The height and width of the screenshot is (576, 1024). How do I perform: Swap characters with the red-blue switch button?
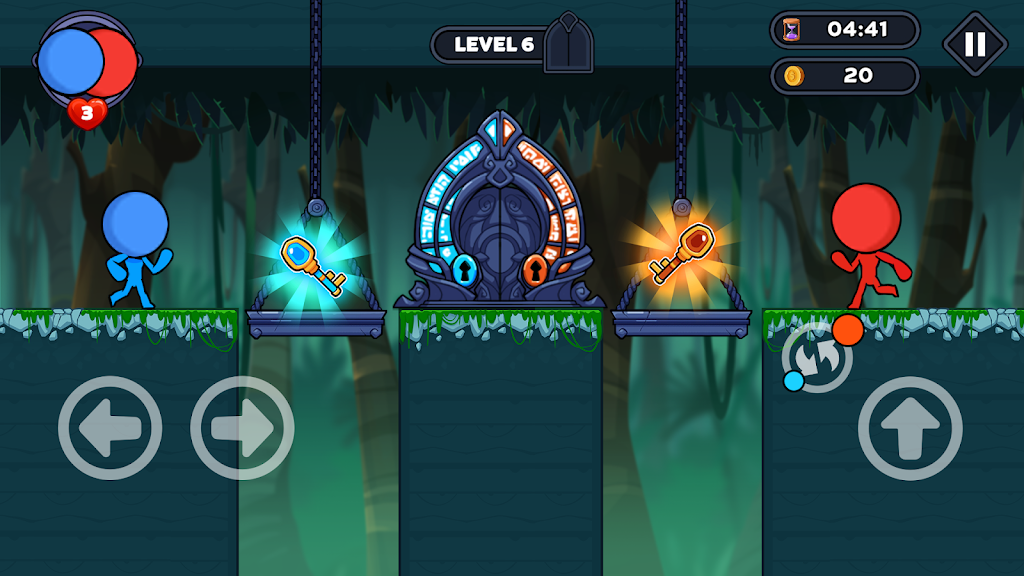tap(820, 357)
